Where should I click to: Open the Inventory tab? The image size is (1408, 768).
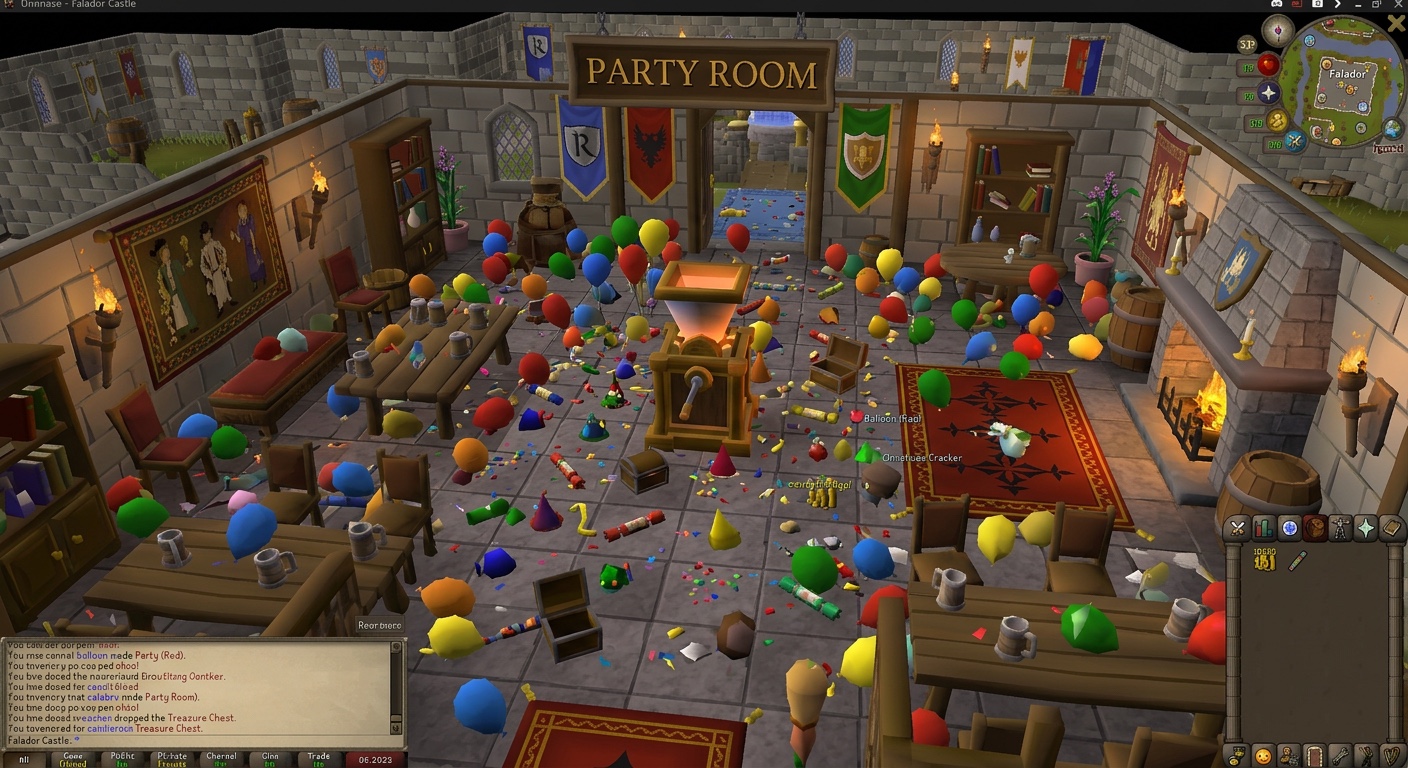(1315, 527)
